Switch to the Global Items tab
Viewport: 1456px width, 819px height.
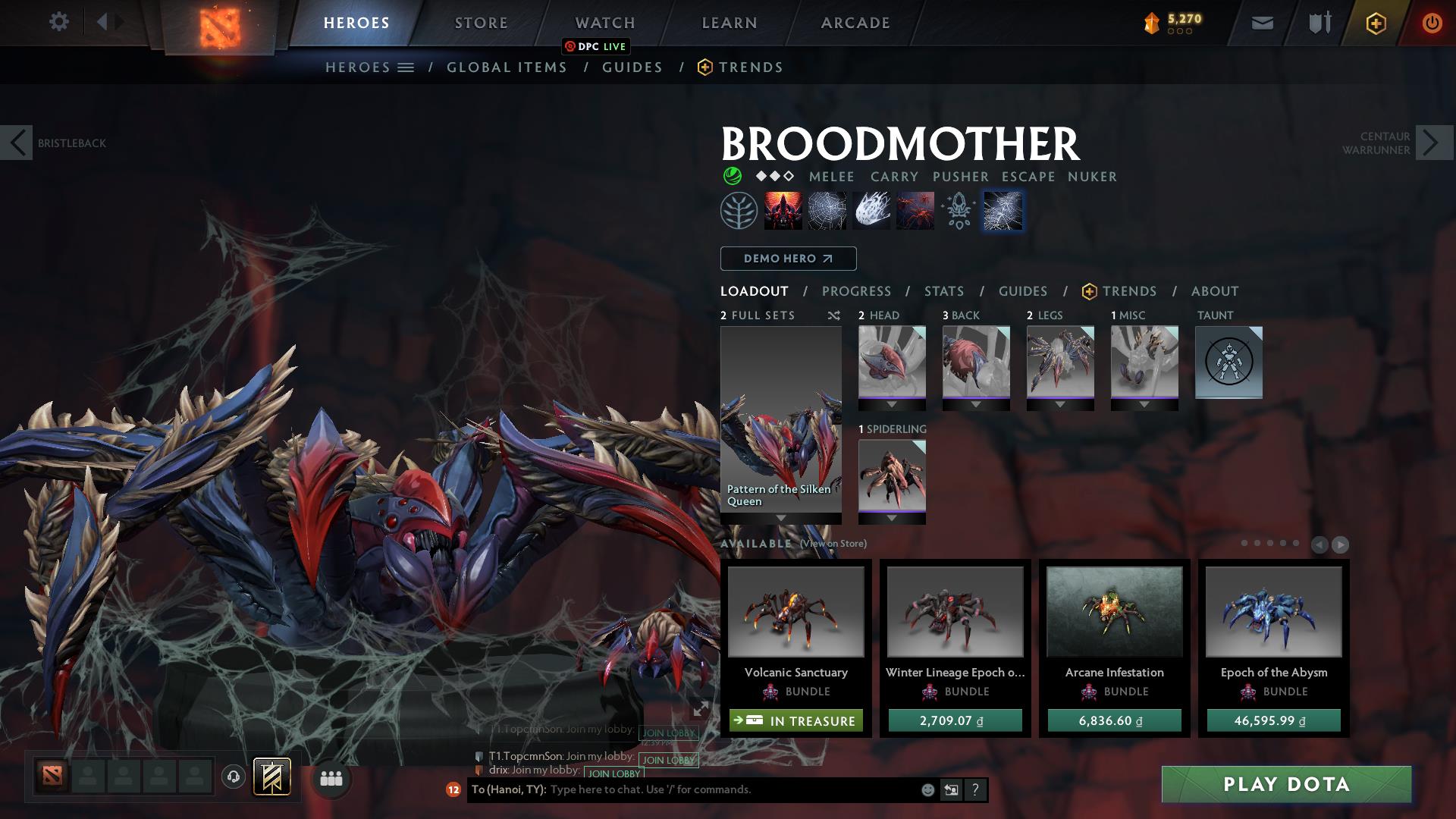tap(507, 67)
